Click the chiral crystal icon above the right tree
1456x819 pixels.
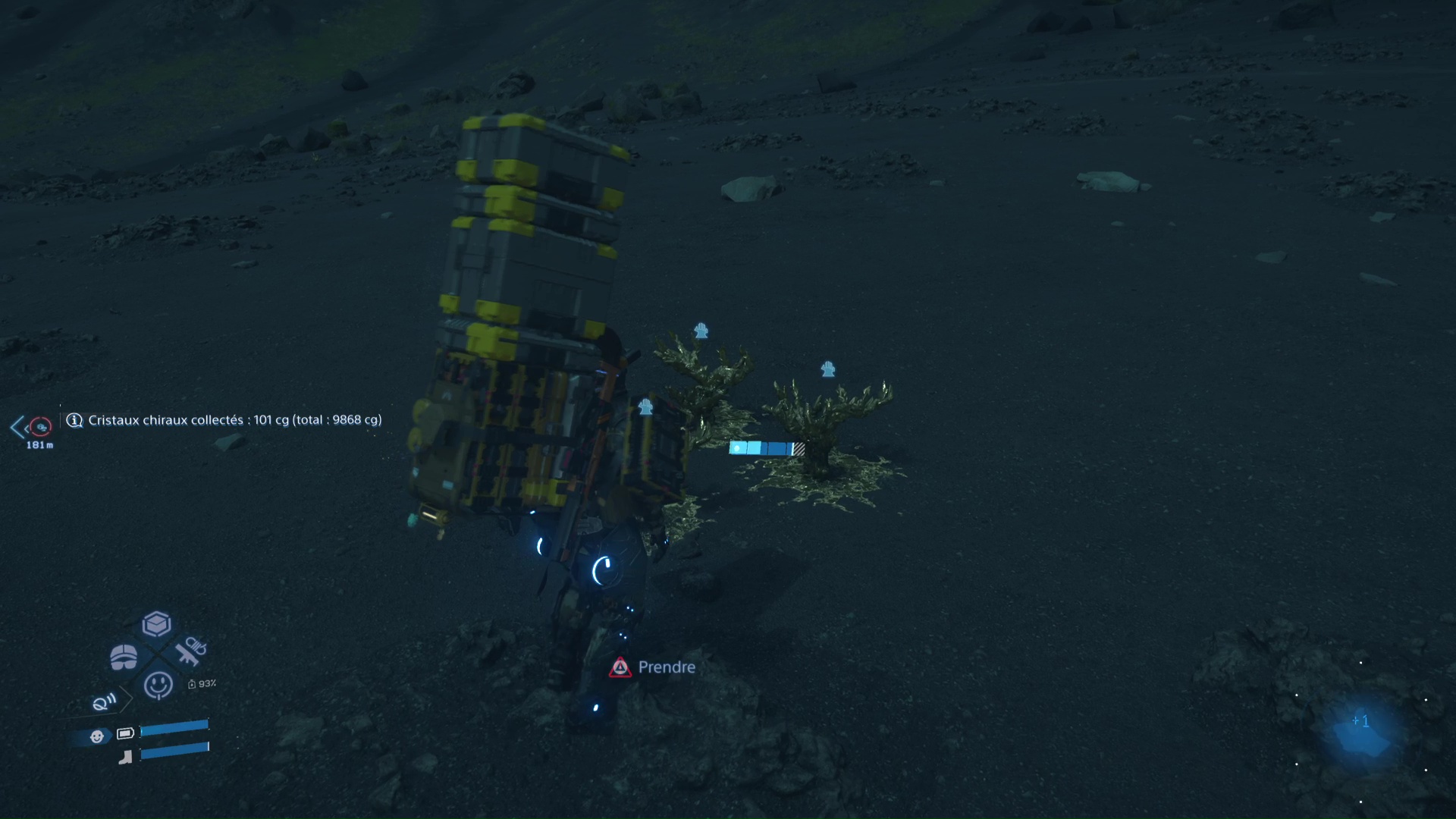(828, 369)
